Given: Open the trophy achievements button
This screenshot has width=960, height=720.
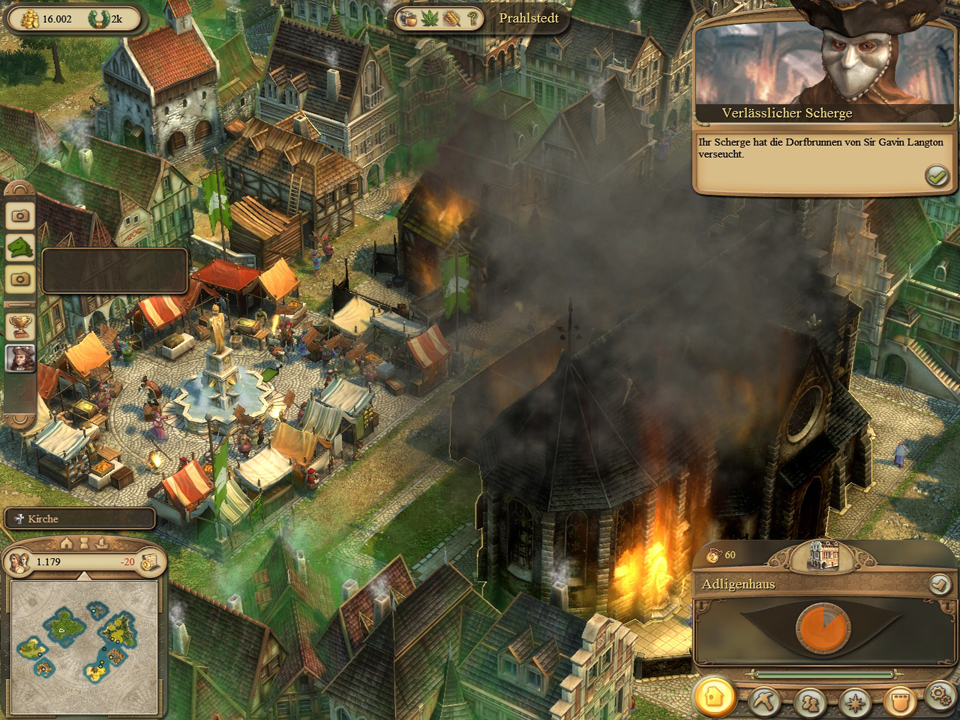Looking at the screenshot, I should 20,324.
